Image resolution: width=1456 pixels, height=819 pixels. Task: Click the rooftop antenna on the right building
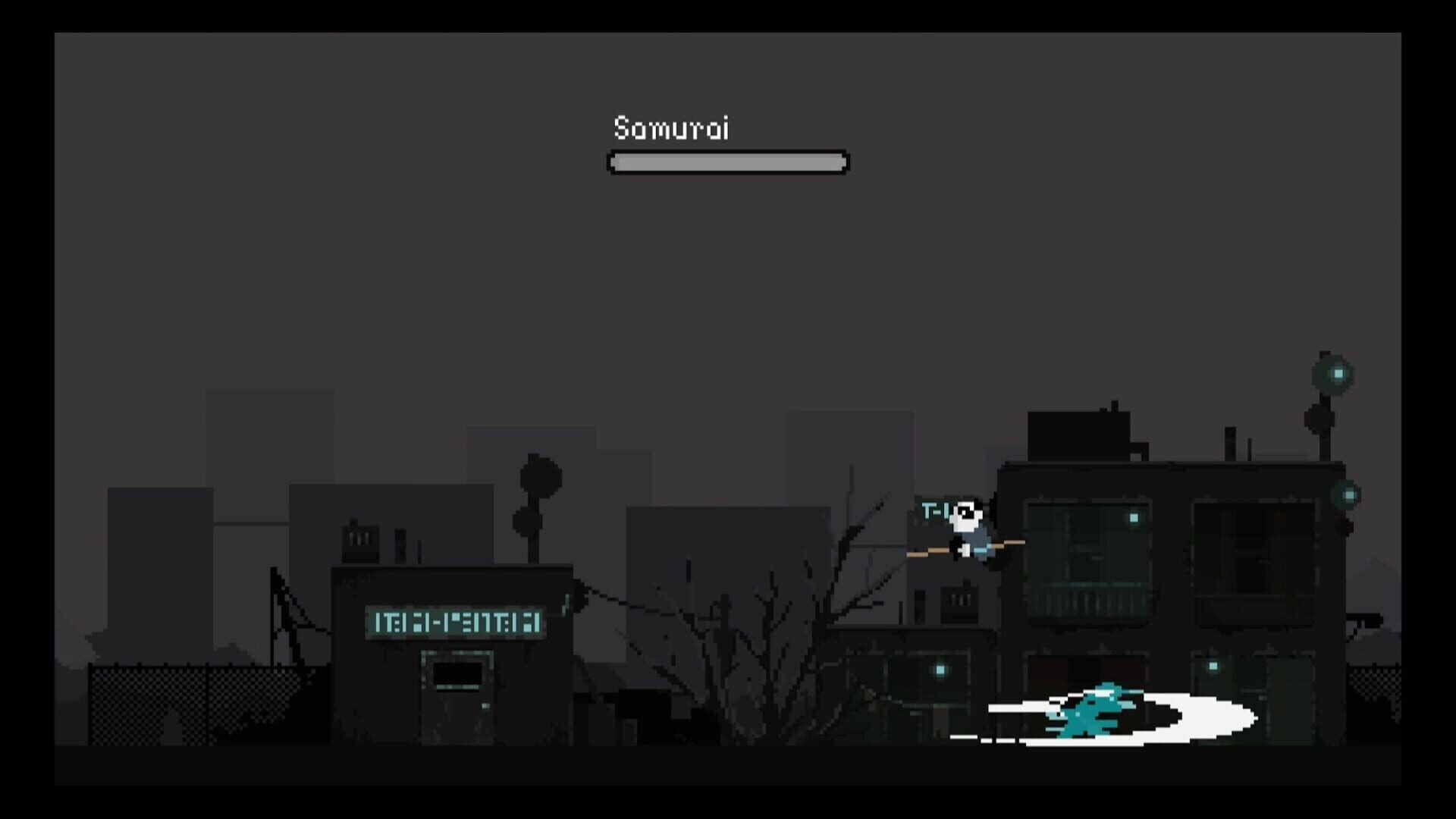tap(1231, 442)
